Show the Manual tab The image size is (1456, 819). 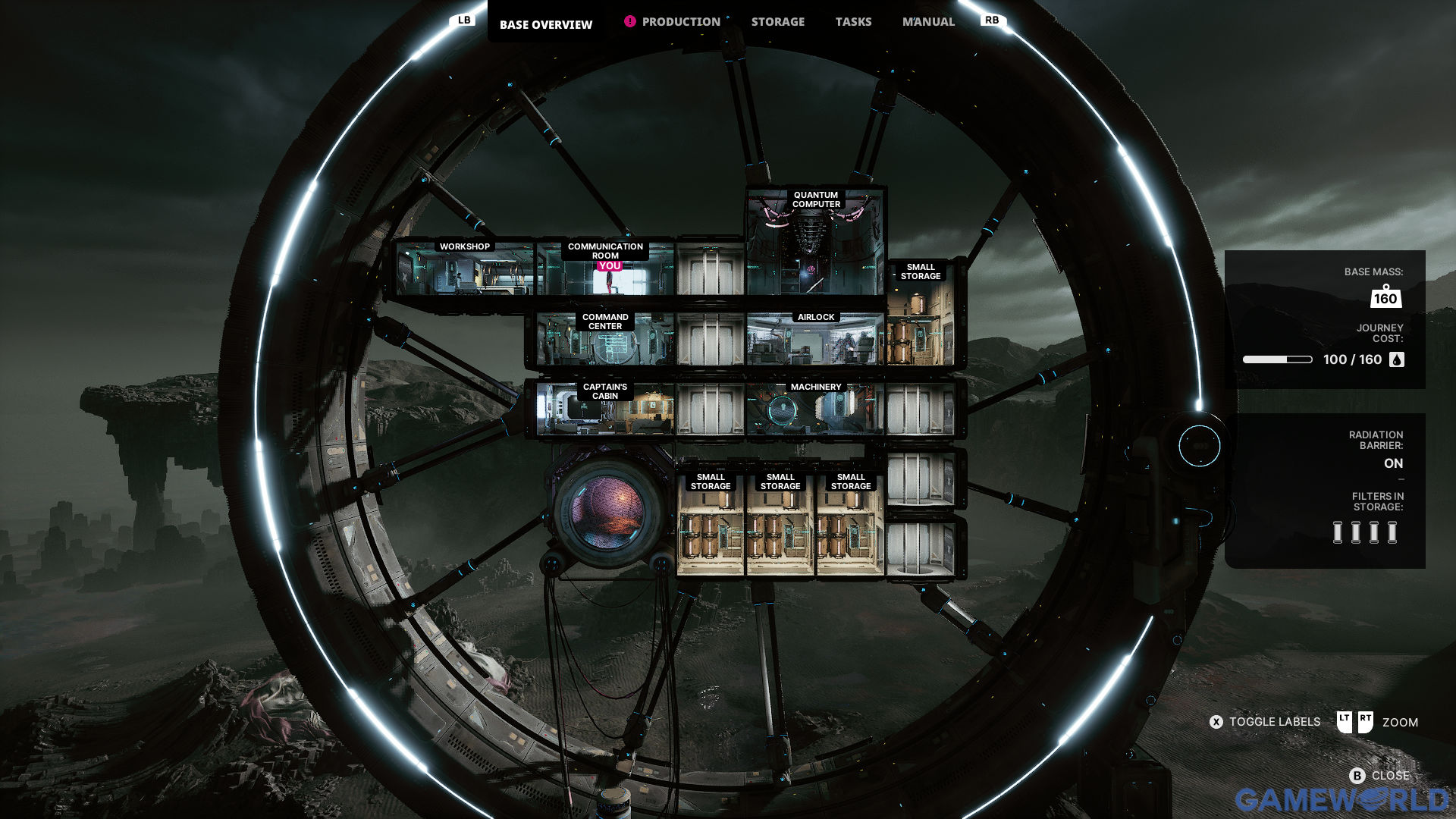point(928,22)
